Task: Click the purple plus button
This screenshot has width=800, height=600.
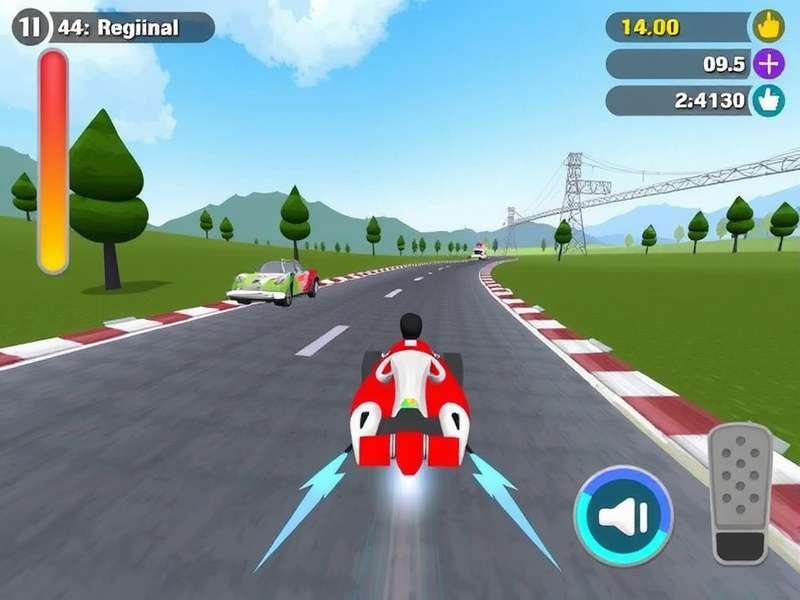Action: click(768, 64)
